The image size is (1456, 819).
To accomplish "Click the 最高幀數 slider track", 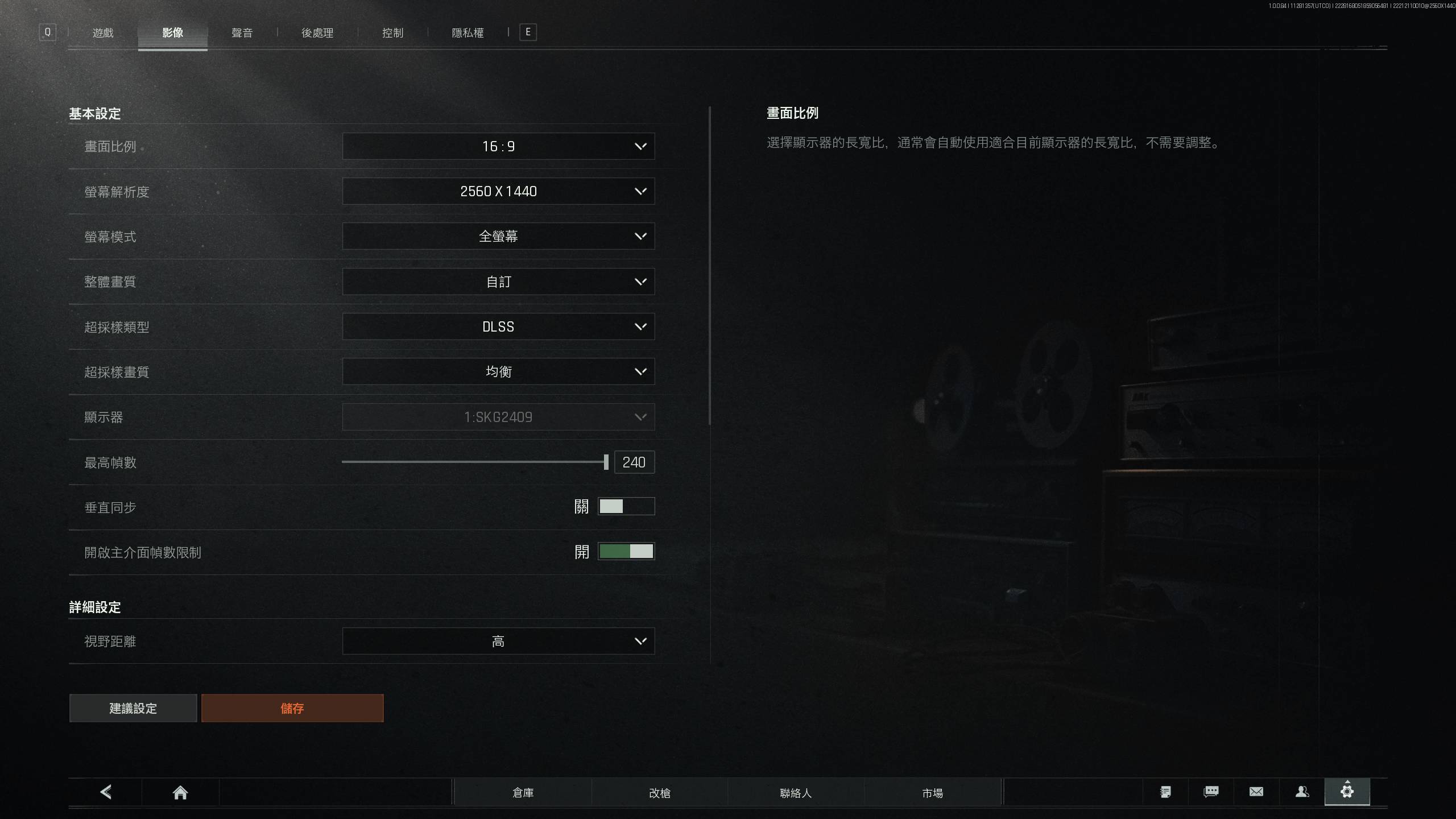I will click(x=472, y=462).
